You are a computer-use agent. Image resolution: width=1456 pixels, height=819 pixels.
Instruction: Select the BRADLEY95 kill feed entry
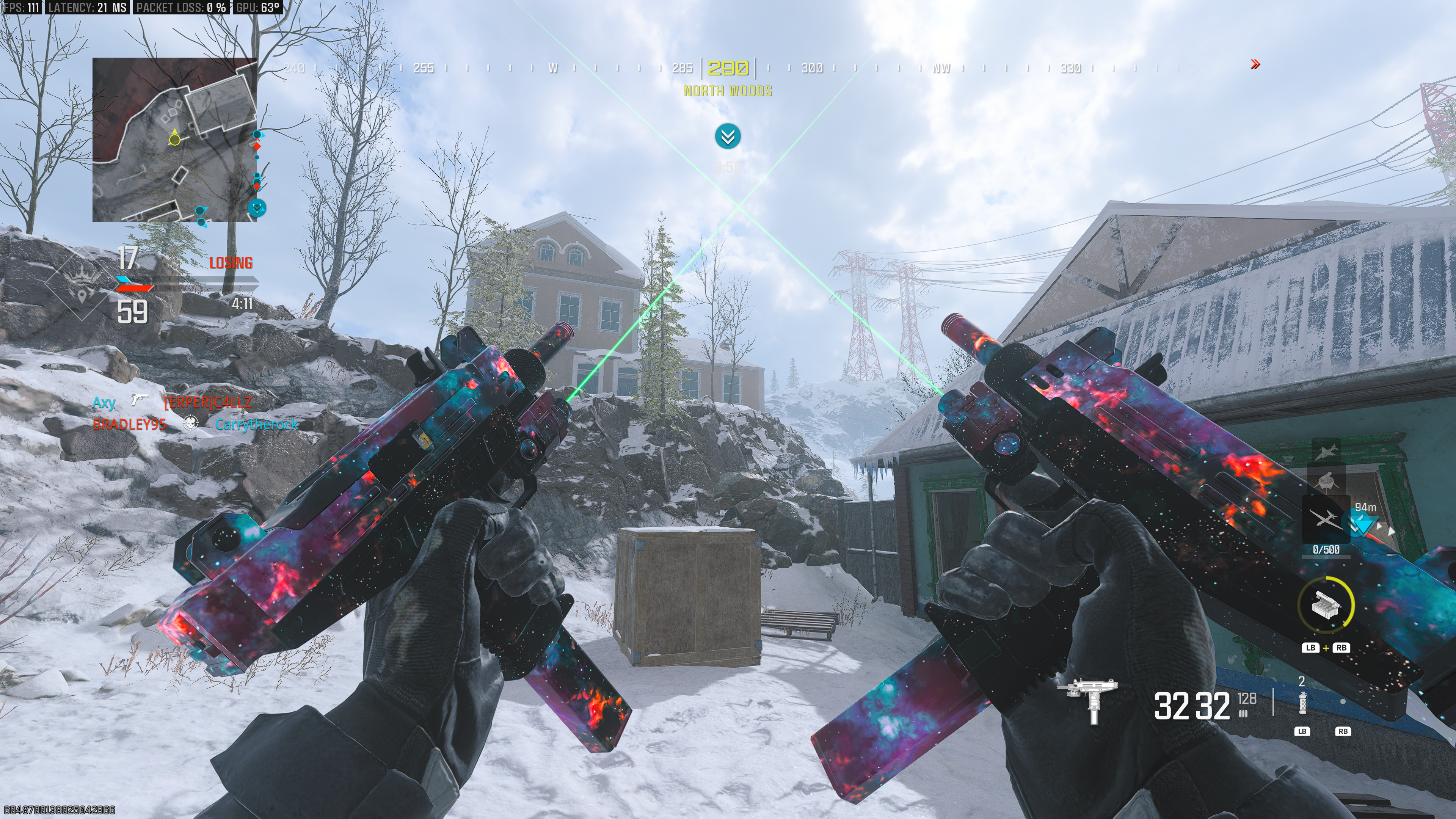[129, 424]
